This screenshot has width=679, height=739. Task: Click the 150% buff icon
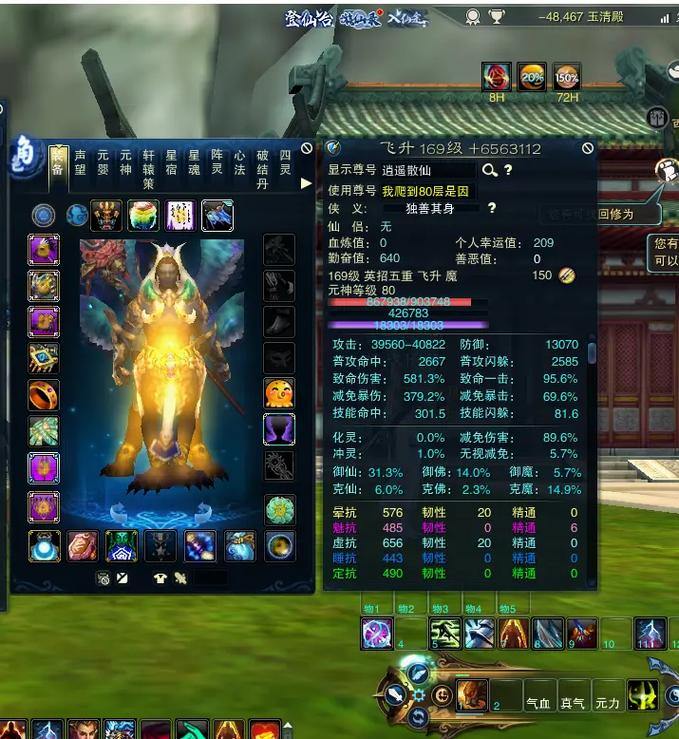(x=567, y=77)
